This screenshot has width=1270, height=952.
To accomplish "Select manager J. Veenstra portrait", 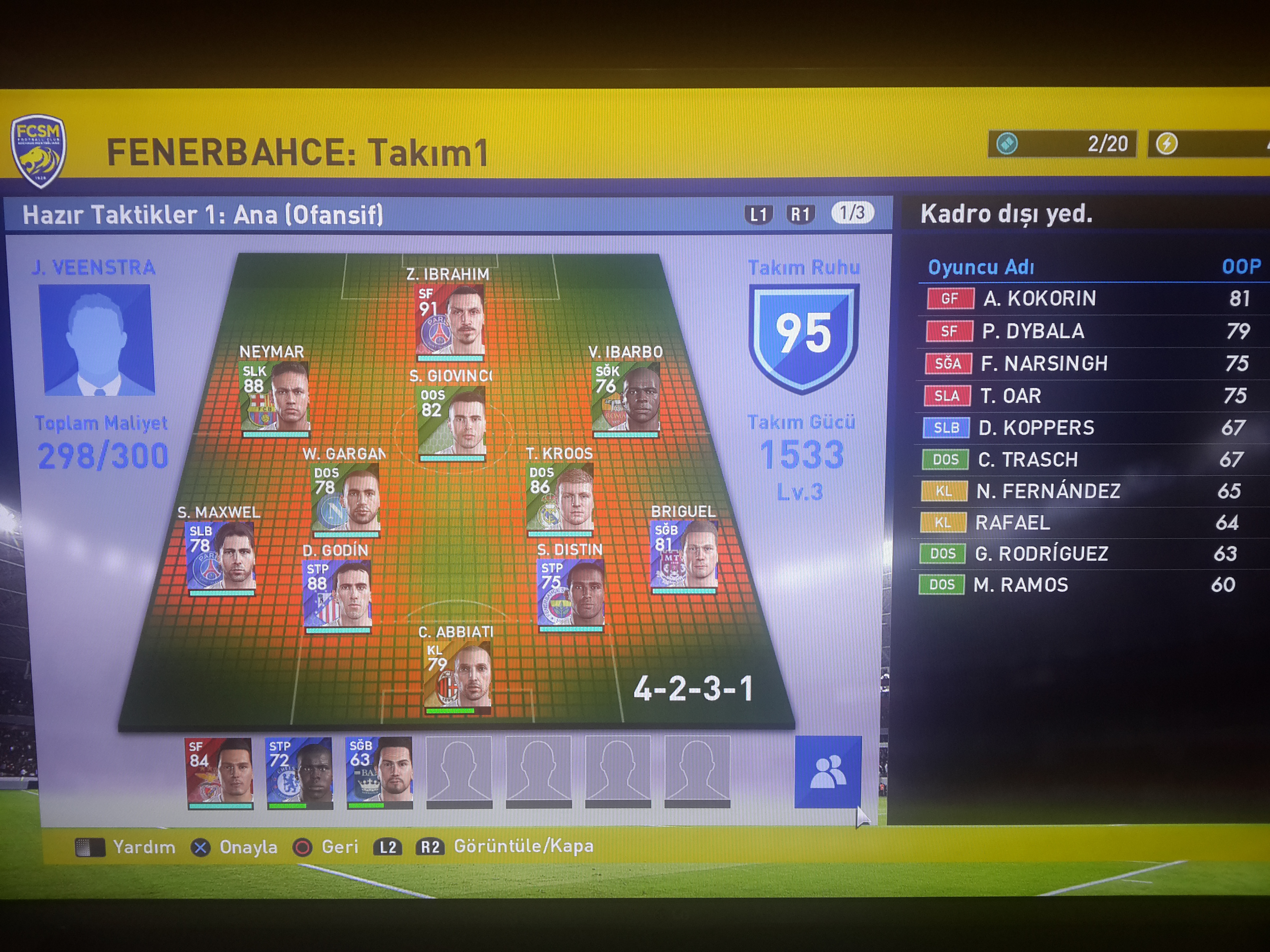I will tap(97, 340).
